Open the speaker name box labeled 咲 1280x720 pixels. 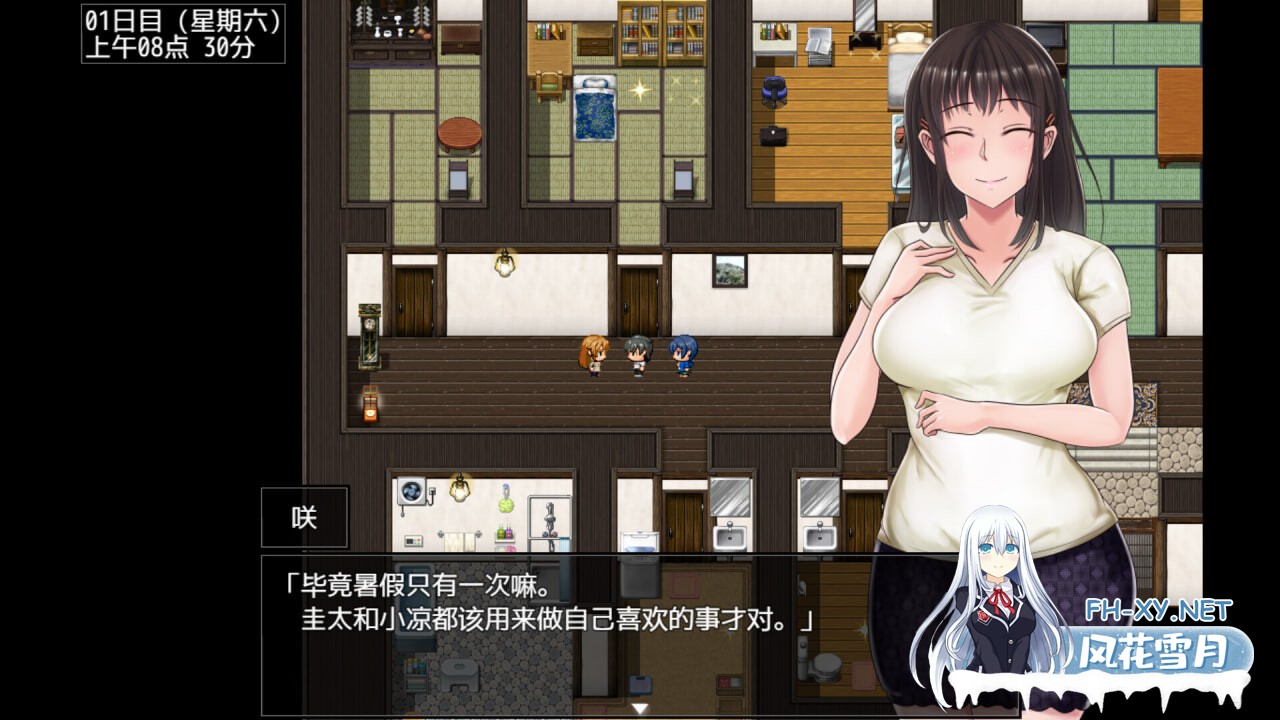click(305, 516)
